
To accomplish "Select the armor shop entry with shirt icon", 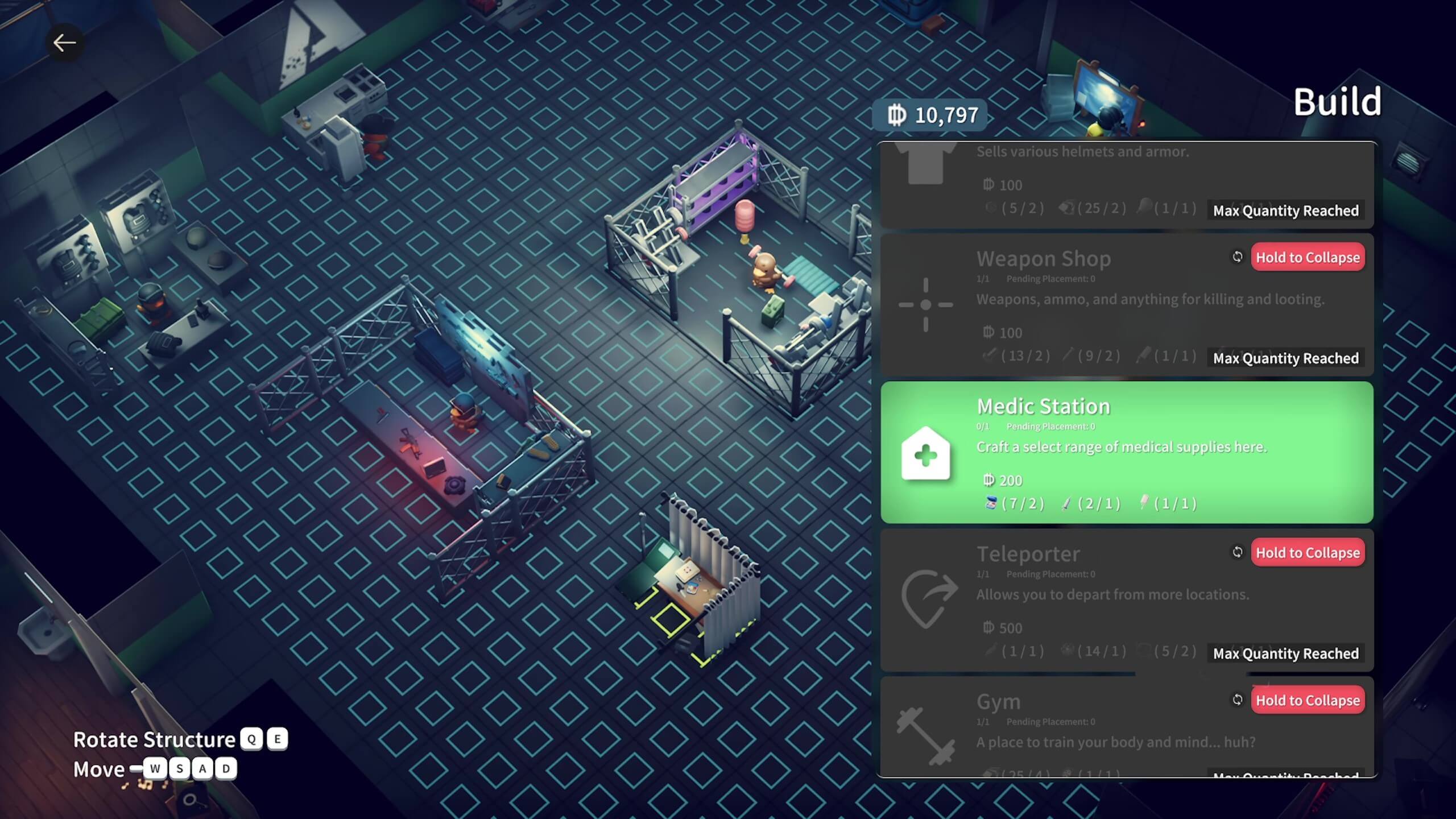I will pos(1081,182).
